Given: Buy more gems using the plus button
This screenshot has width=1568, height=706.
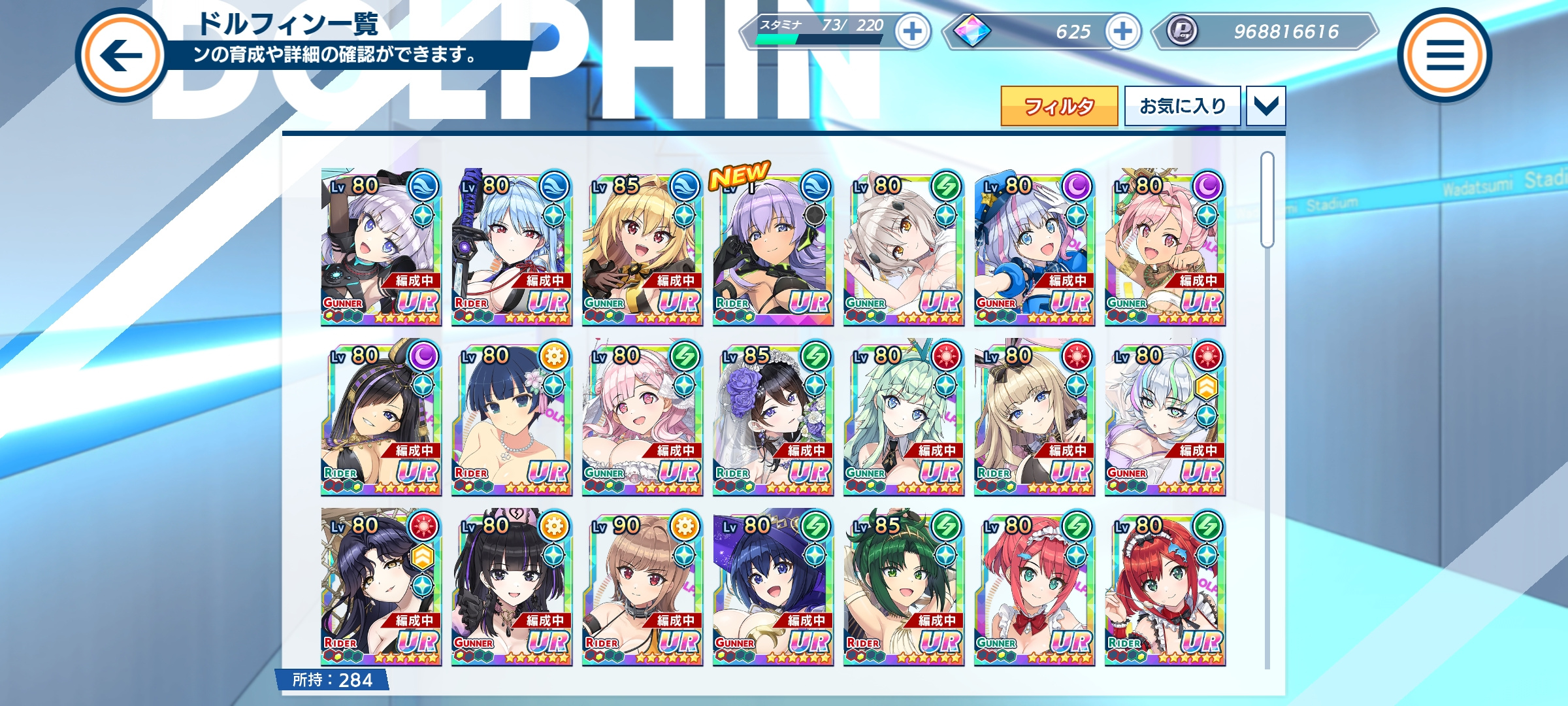Looking at the screenshot, I should [x=1122, y=31].
